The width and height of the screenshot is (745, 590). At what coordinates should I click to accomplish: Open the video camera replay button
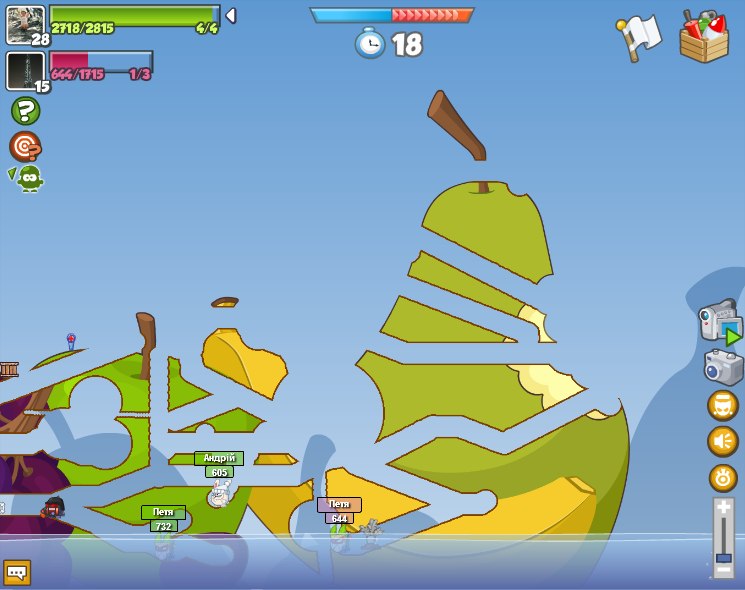point(720,322)
